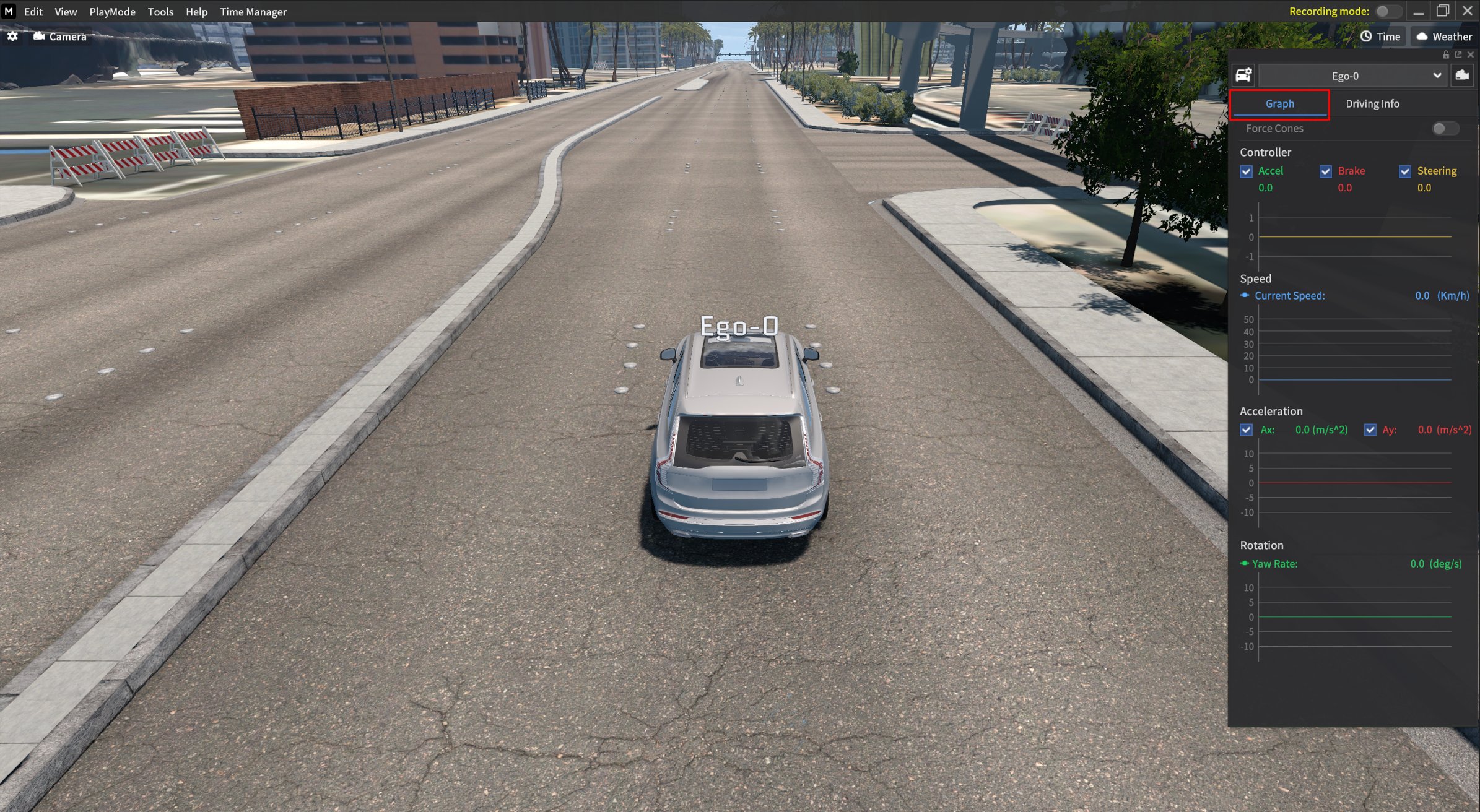1480x812 pixels.
Task: Open the Weather panel via the cloud icon
Action: [x=1422, y=36]
